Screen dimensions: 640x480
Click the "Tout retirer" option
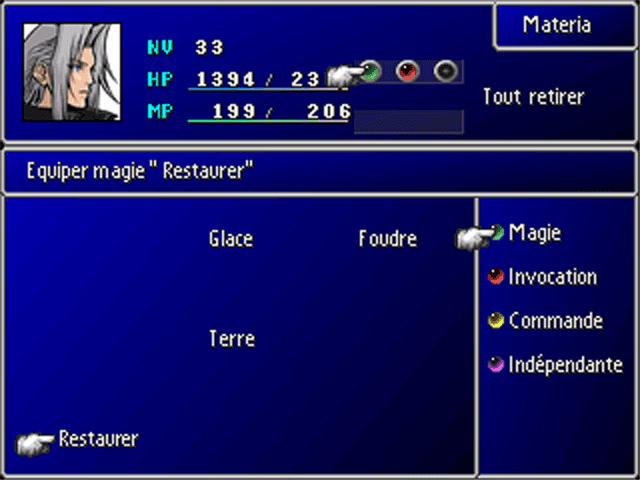point(533,97)
